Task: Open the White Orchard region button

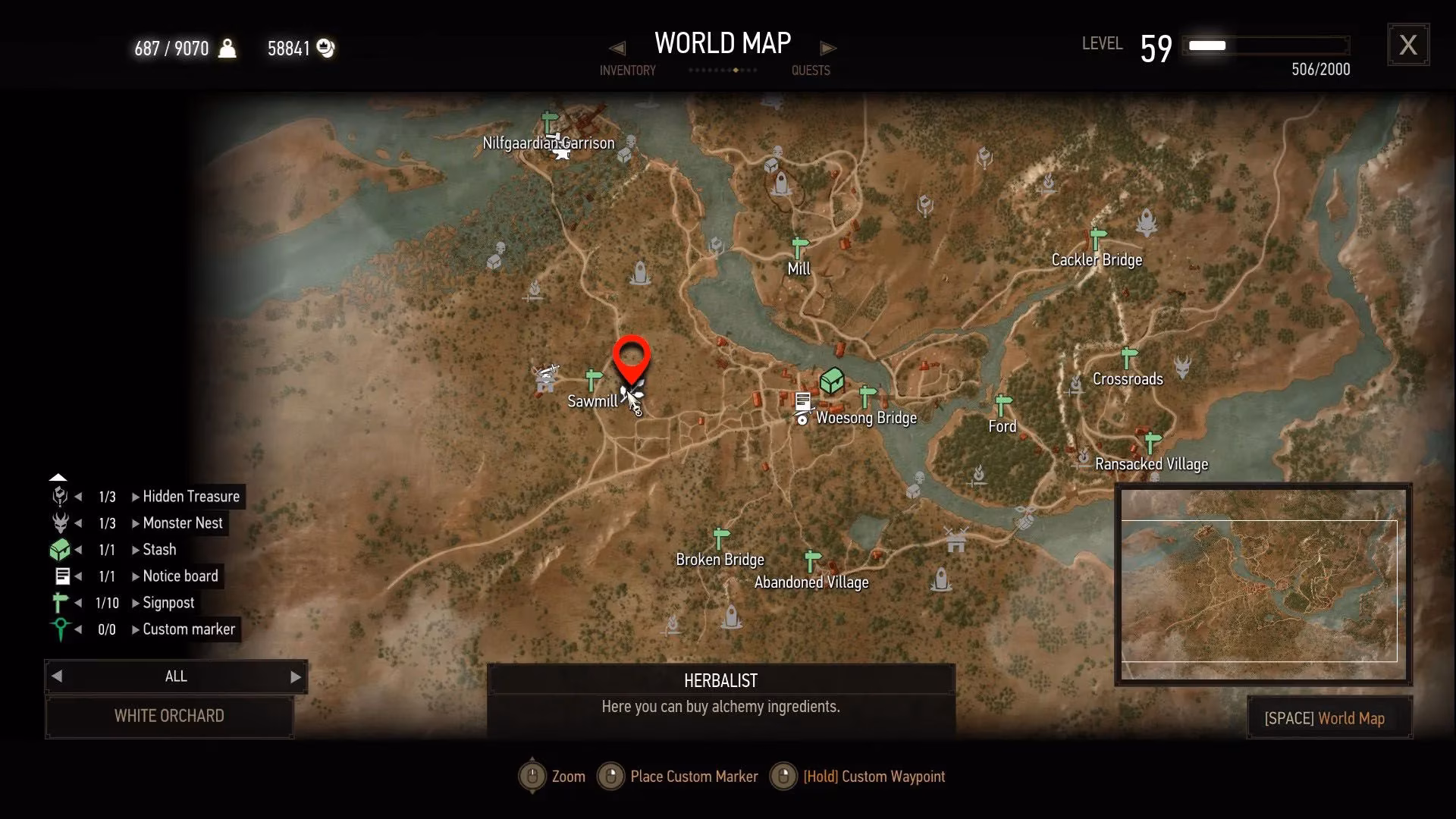Action: [169, 716]
